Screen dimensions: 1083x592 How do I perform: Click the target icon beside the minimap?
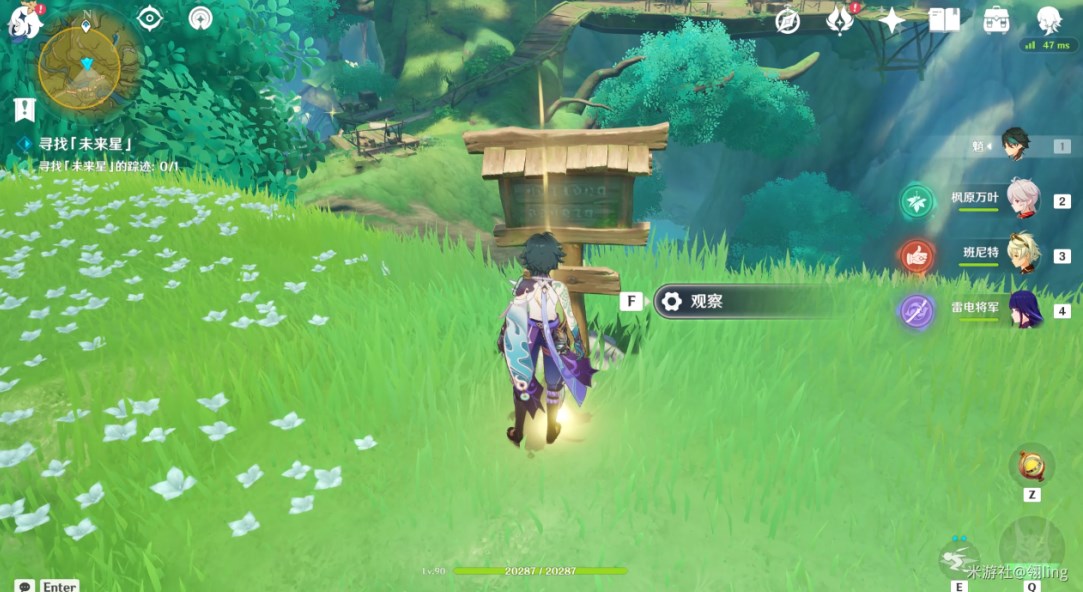click(x=150, y=18)
